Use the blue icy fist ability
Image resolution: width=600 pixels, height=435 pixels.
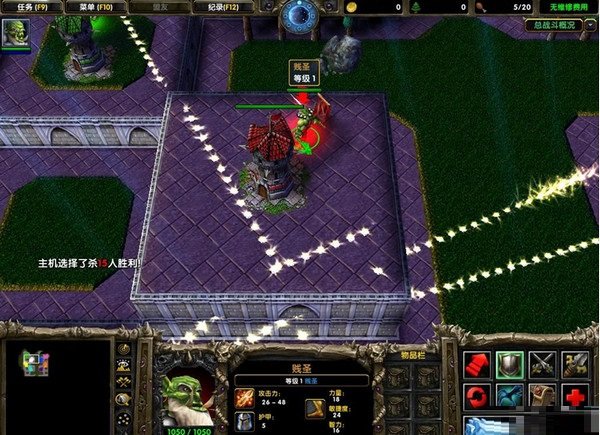point(478,426)
